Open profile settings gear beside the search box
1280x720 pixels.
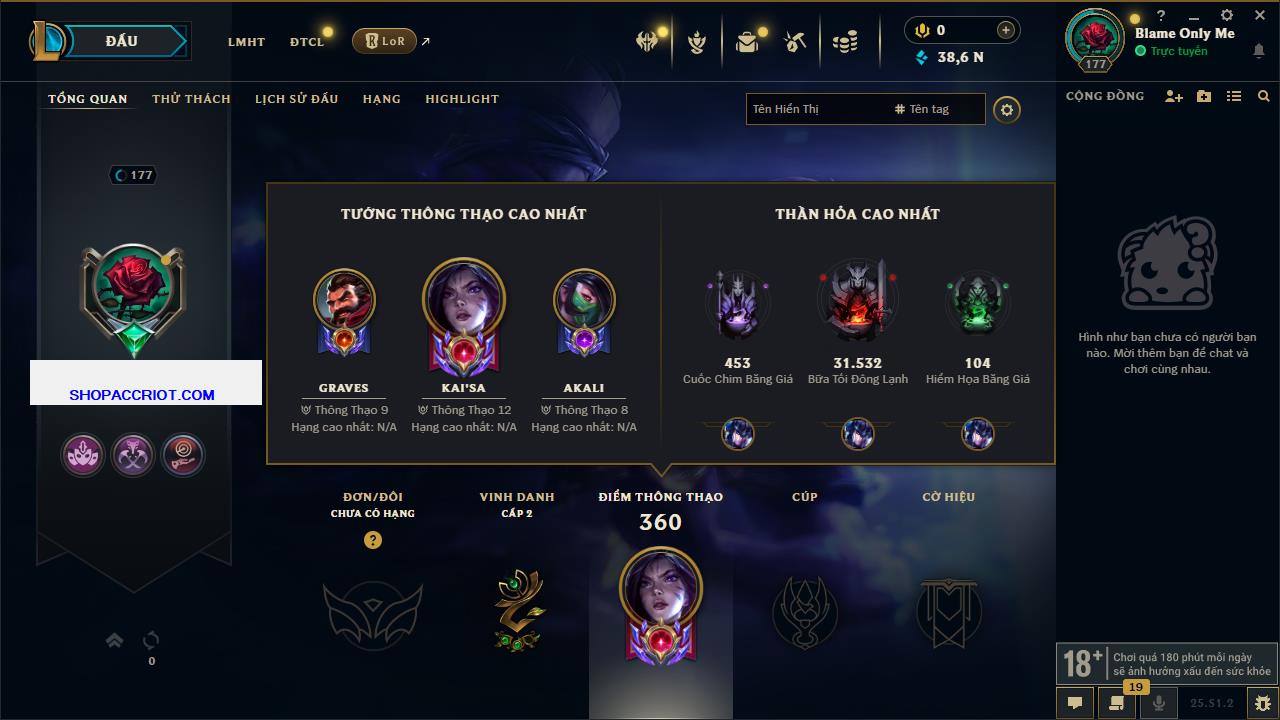tap(1007, 109)
